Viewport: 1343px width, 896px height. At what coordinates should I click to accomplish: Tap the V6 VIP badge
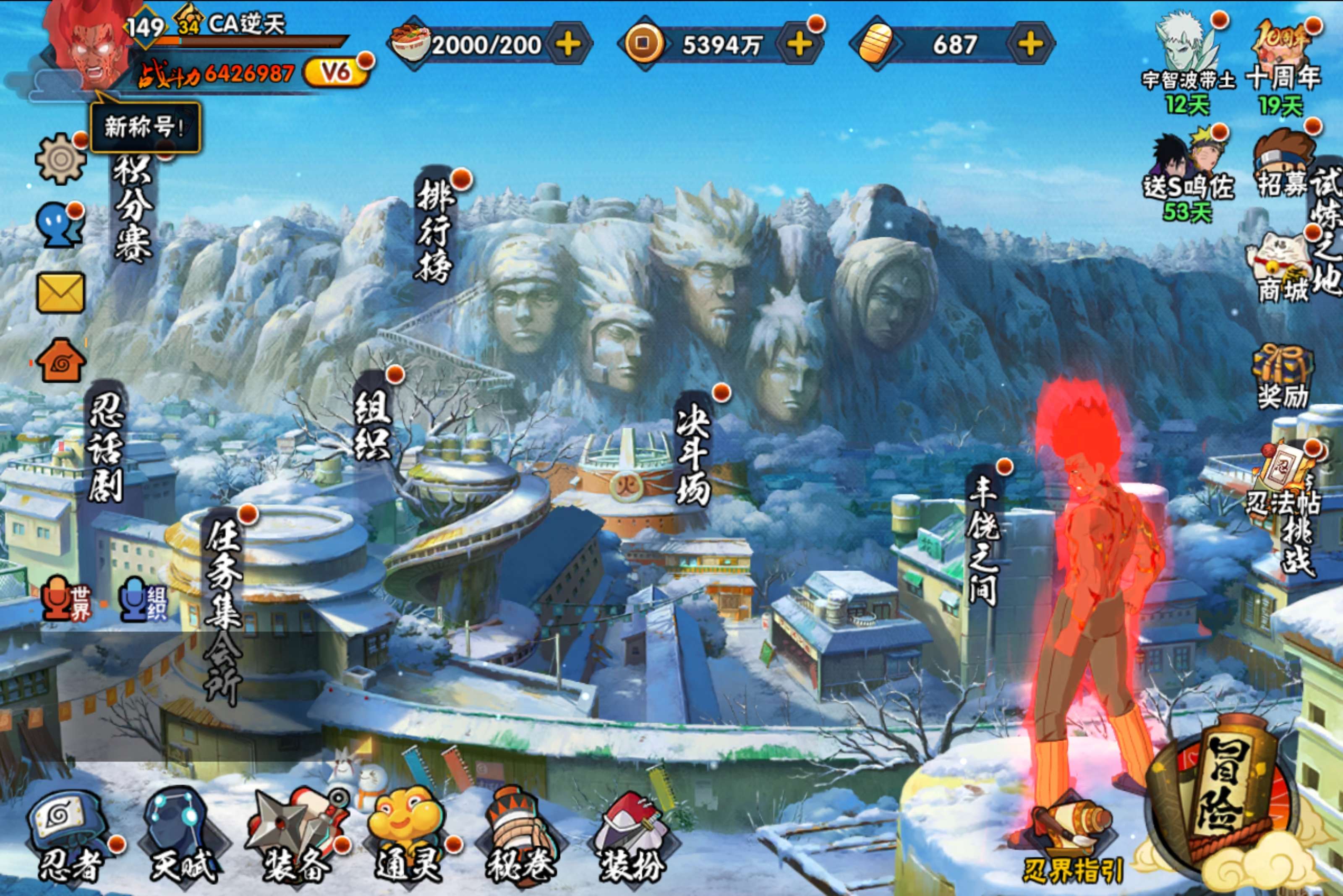tap(336, 72)
